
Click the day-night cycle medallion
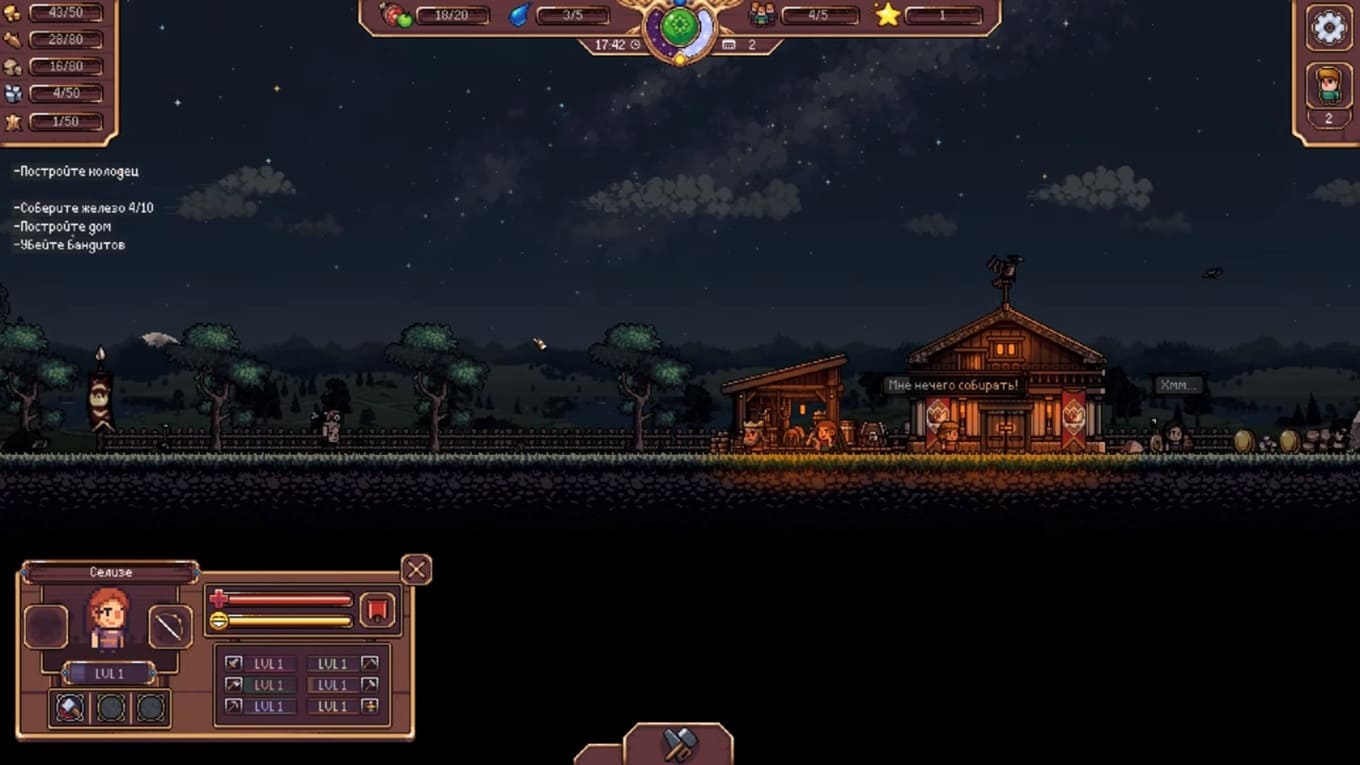pos(679,27)
